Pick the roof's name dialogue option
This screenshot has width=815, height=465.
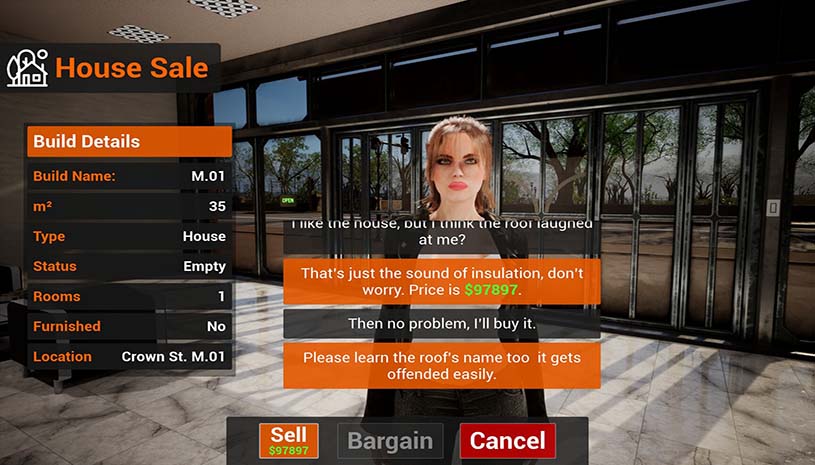click(441, 366)
